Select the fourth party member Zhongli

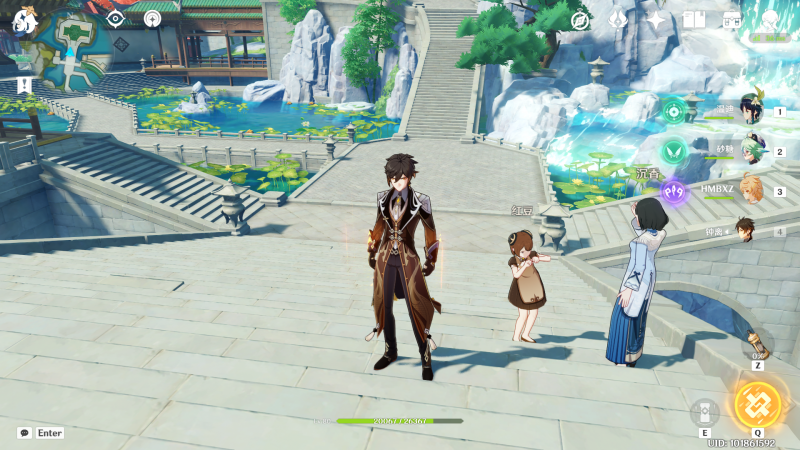pyautogui.click(x=746, y=230)
